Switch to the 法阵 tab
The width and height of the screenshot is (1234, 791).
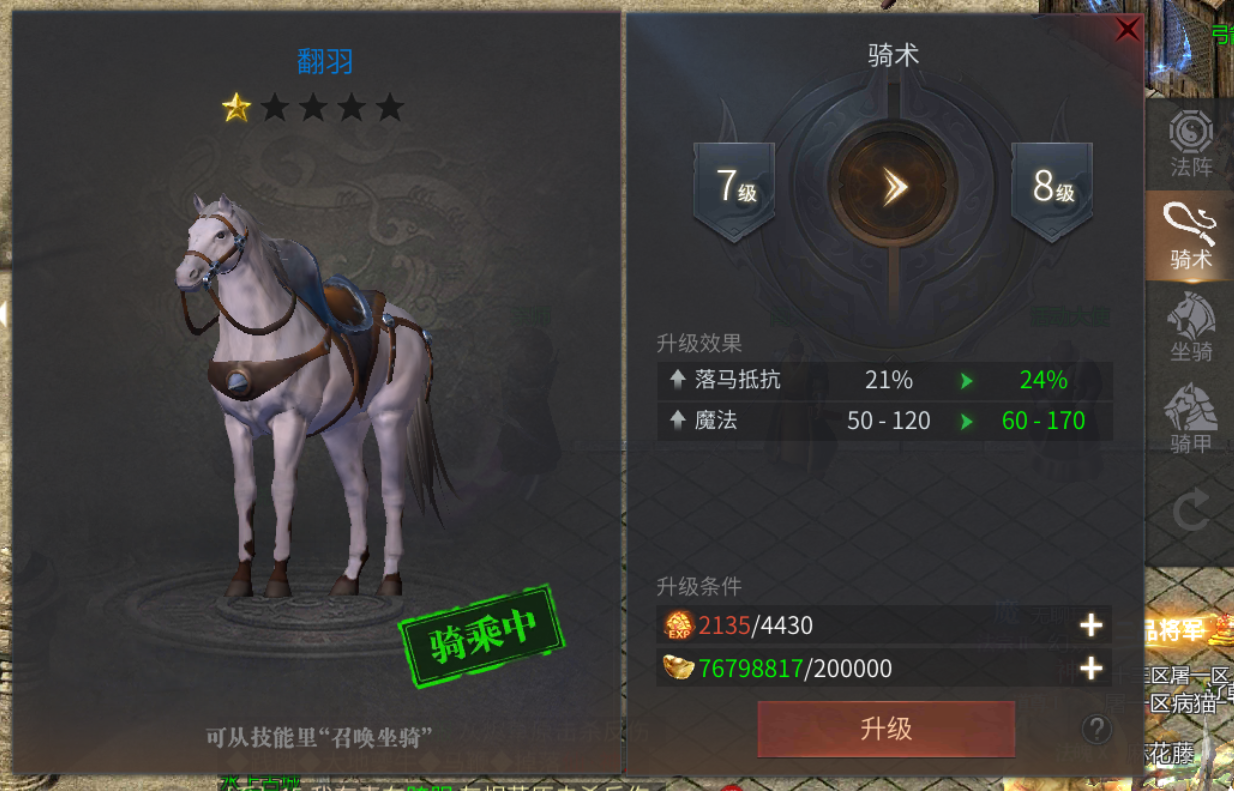pos(1190,144)
